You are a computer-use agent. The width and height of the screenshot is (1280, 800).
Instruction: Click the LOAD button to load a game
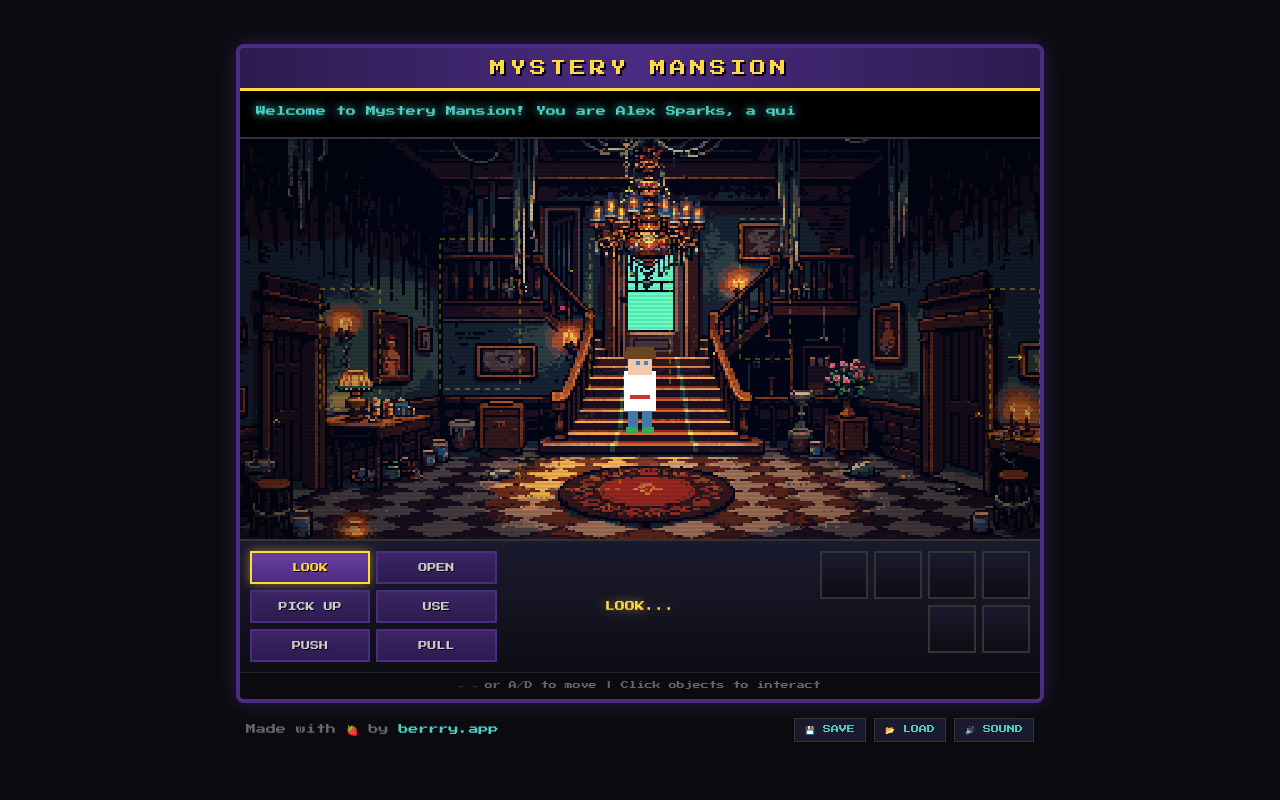pos(909,729)
